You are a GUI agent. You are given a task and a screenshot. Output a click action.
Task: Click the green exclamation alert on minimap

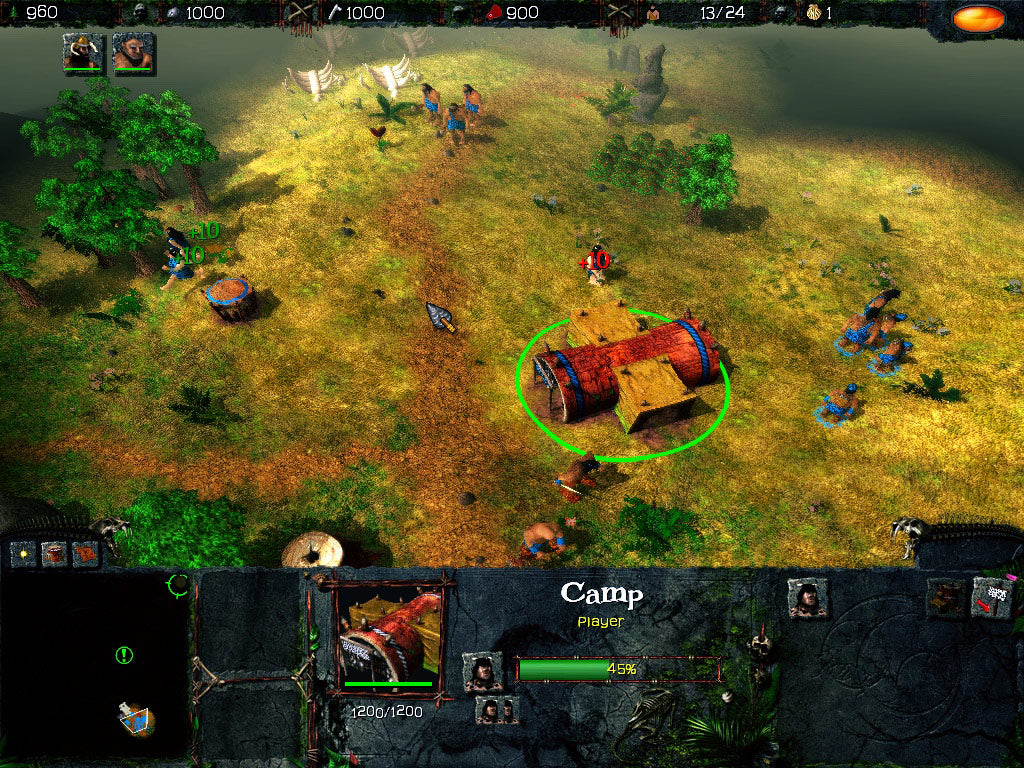[124, 655]
